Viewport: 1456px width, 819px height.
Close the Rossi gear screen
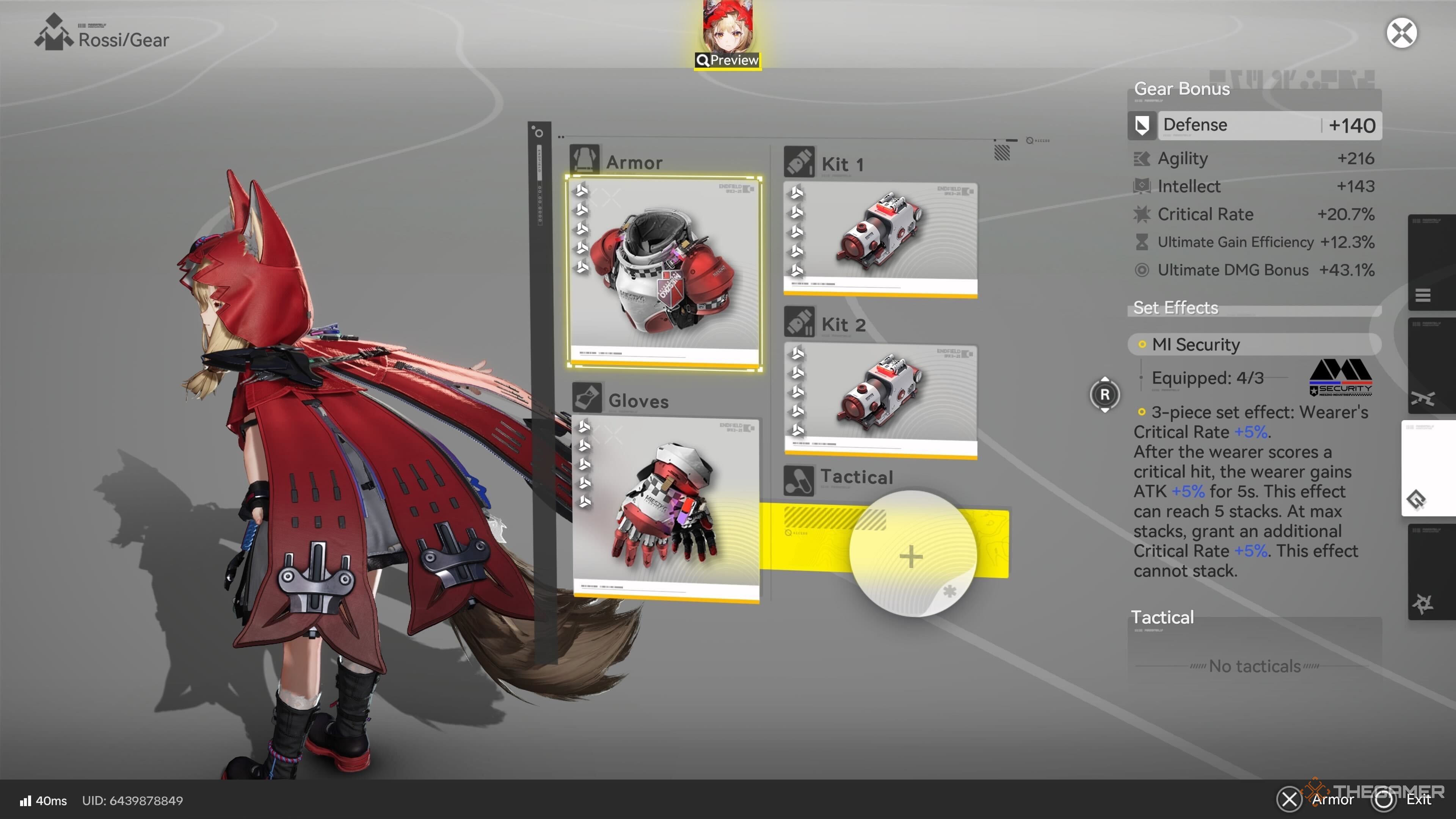1401,33
